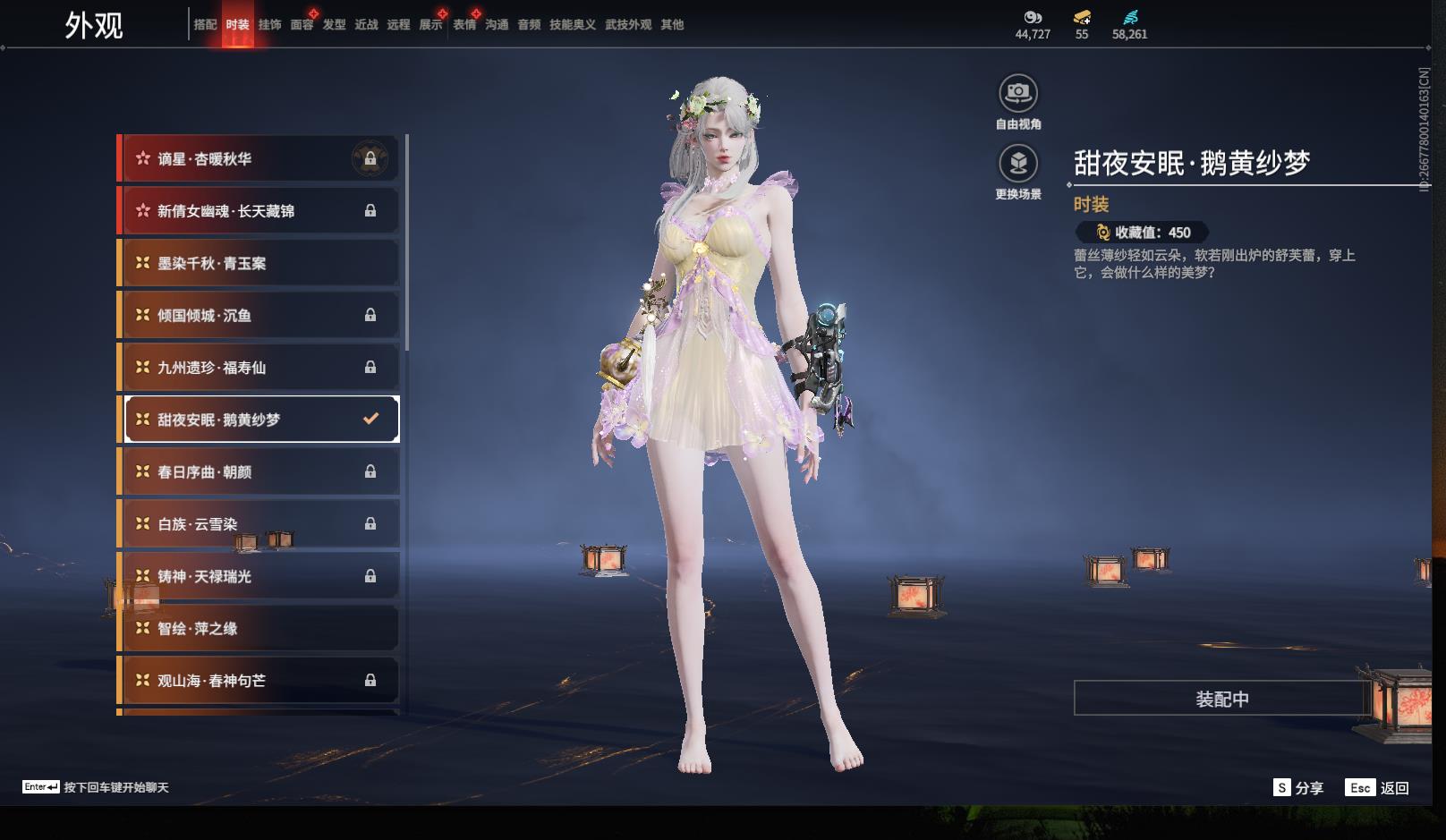Activate the 自由视角 camera button
This screenshot has height=840, width=1446.
click(x=1018, y=93)
